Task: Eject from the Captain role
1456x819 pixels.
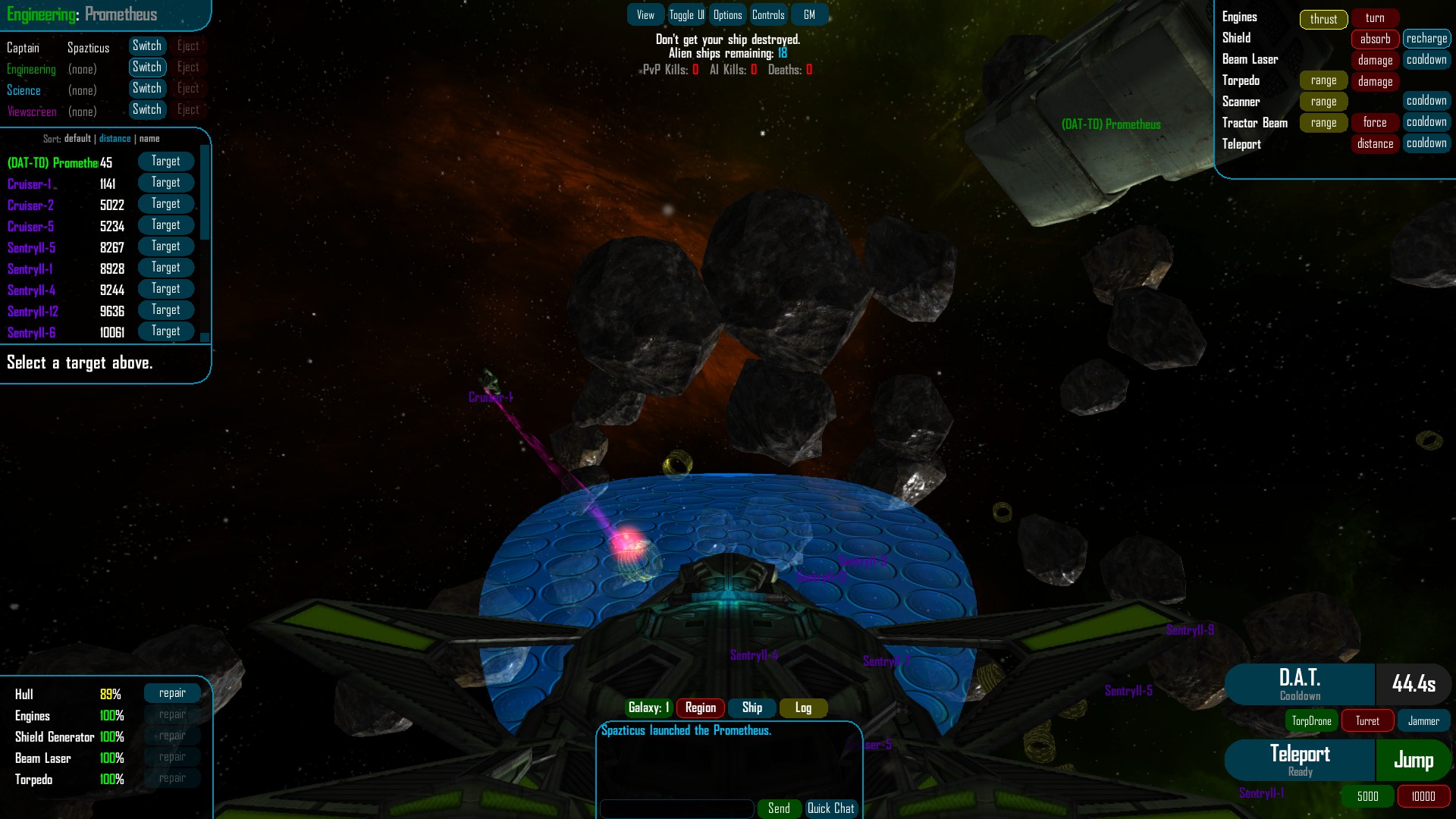Action: coord(188,45)
